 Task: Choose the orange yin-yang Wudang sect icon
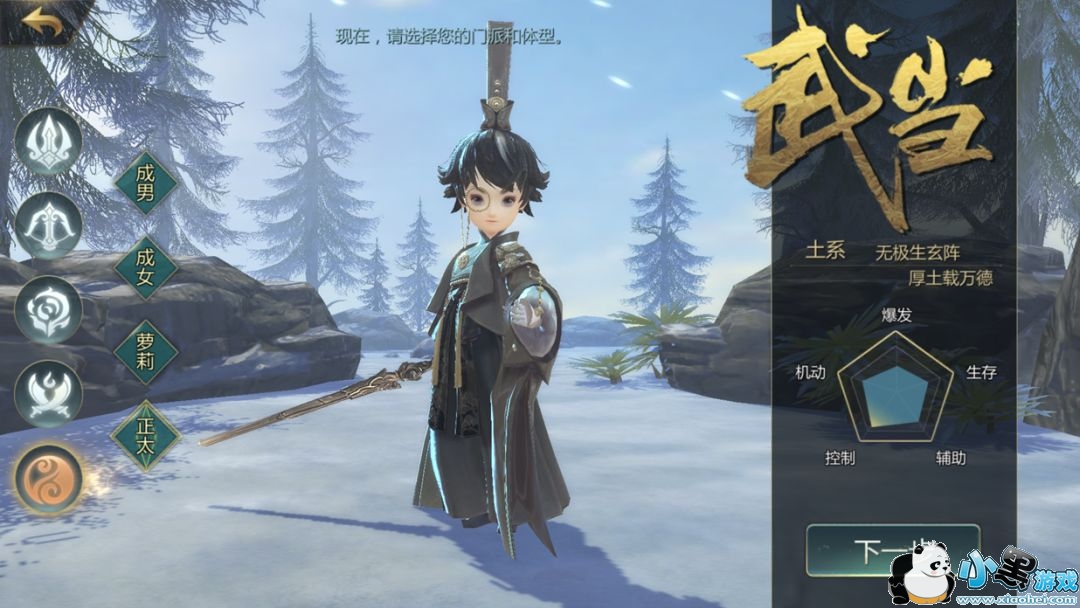tap(48, 478)
